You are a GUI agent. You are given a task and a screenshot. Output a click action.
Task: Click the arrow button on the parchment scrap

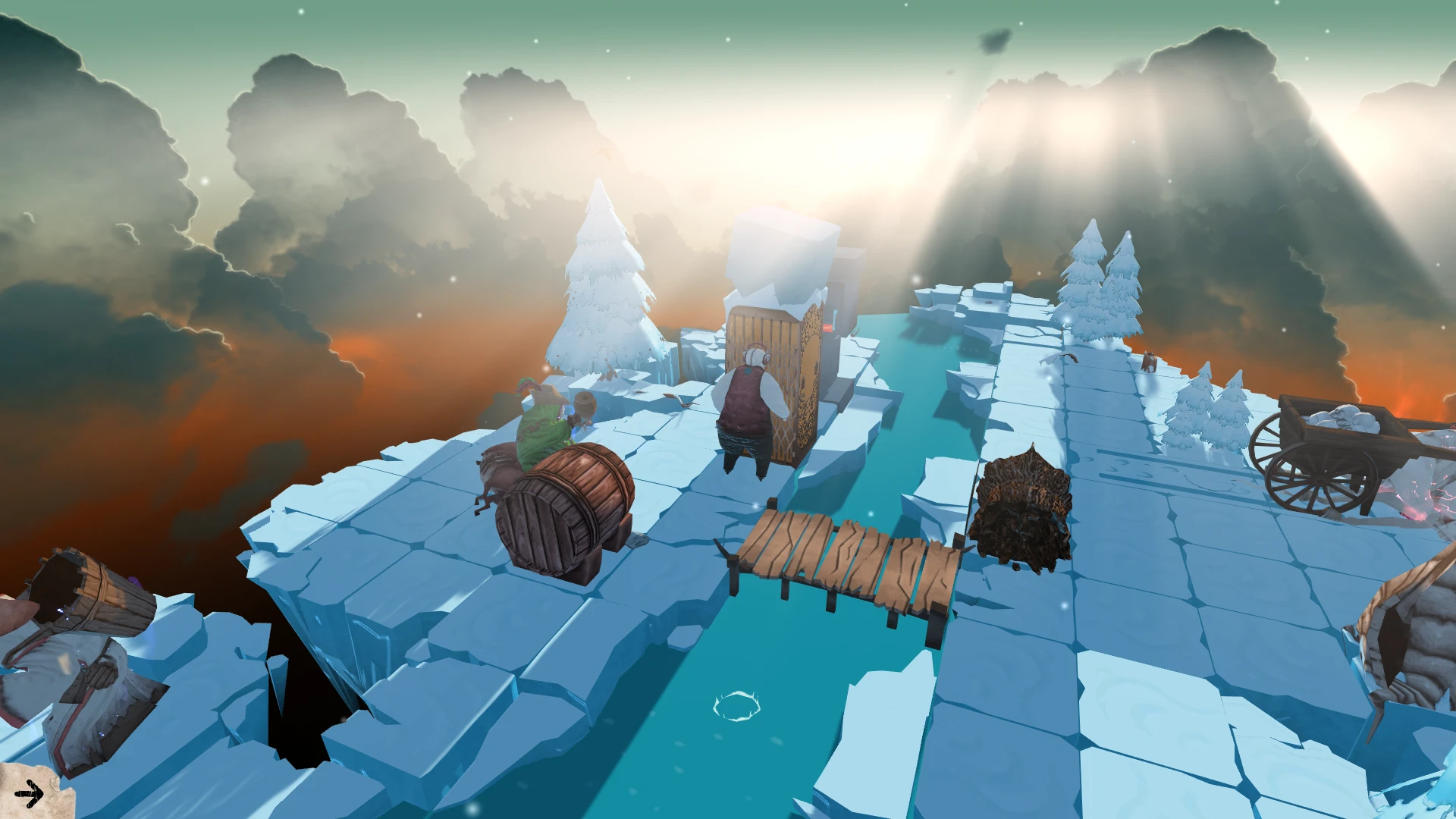30,794
